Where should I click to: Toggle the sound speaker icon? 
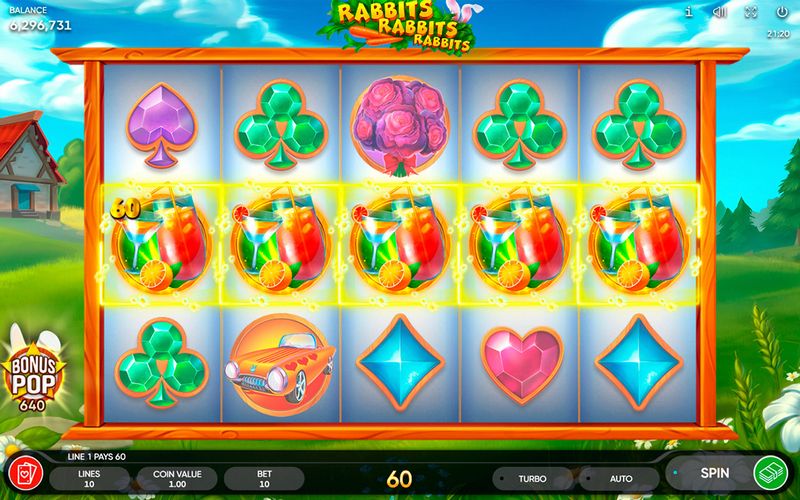point(719,12)
